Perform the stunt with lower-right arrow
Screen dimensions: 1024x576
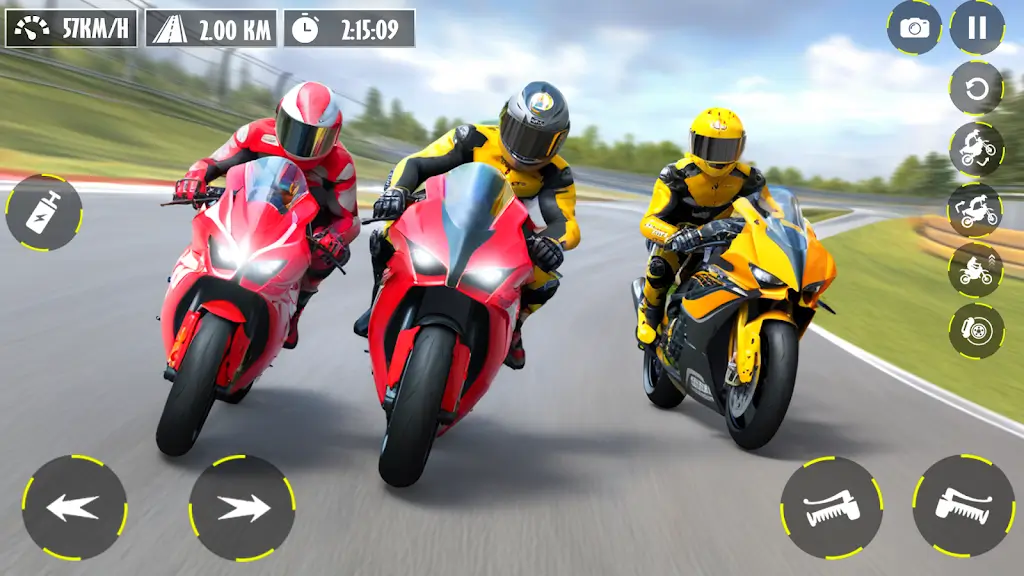click(x=976, y=150)
